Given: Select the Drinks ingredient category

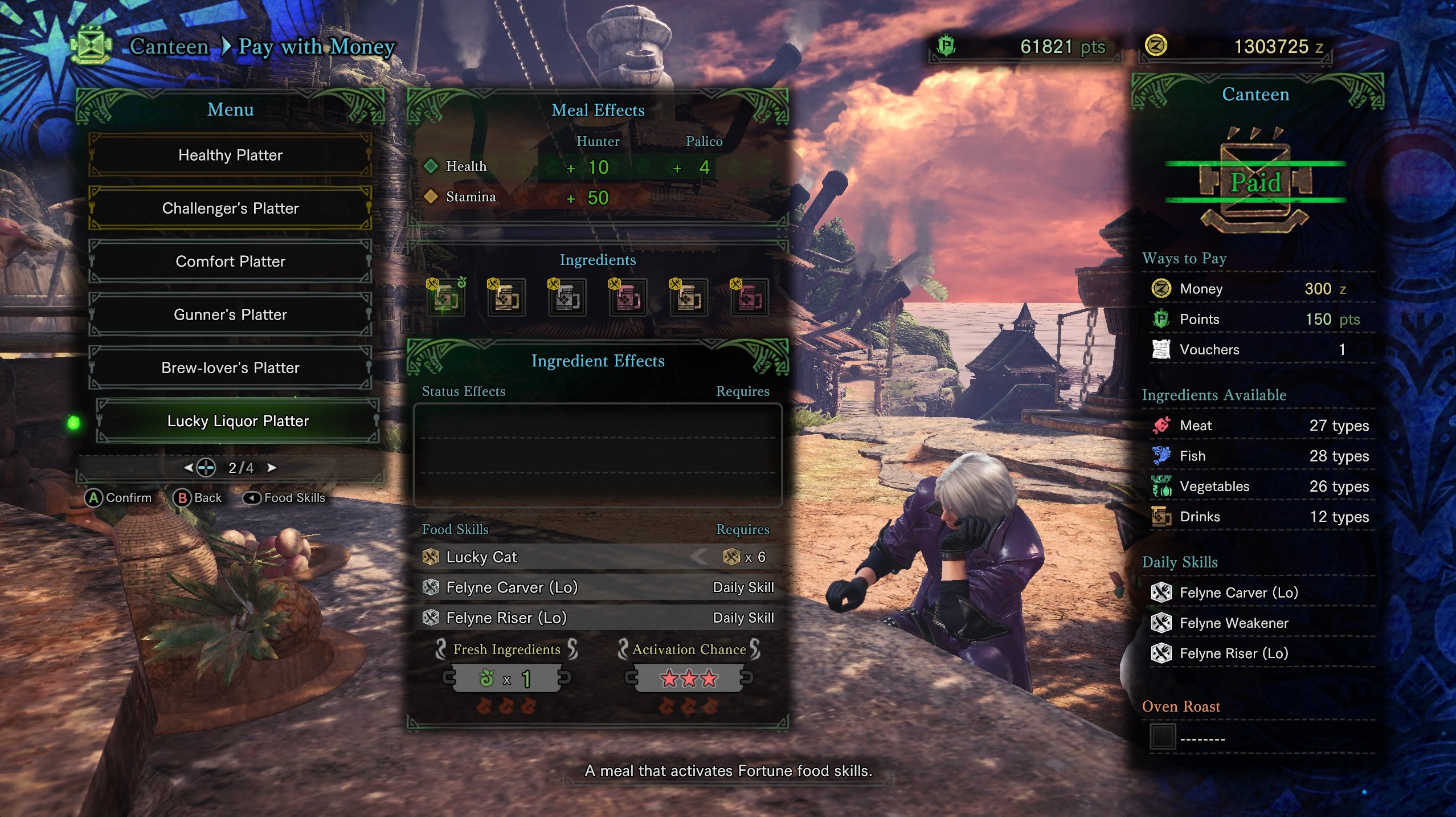Looking at the screenshot, I should (1260, 517).
